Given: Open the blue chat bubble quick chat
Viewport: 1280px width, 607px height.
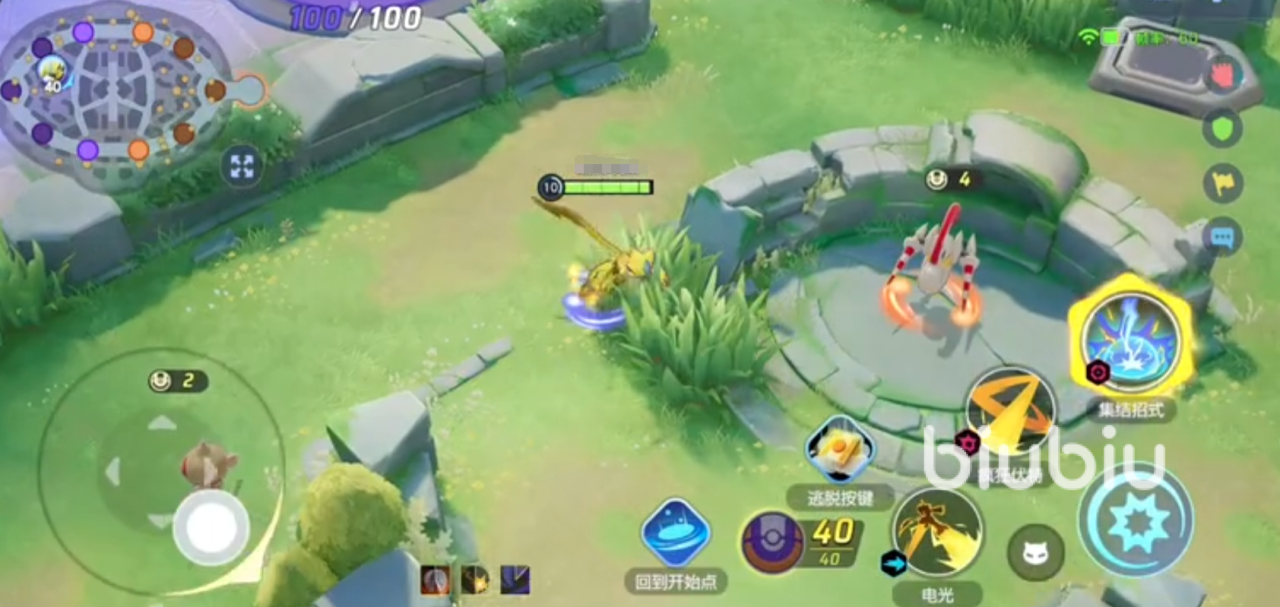Looking at the screenshot, I should coord(1223,237).
